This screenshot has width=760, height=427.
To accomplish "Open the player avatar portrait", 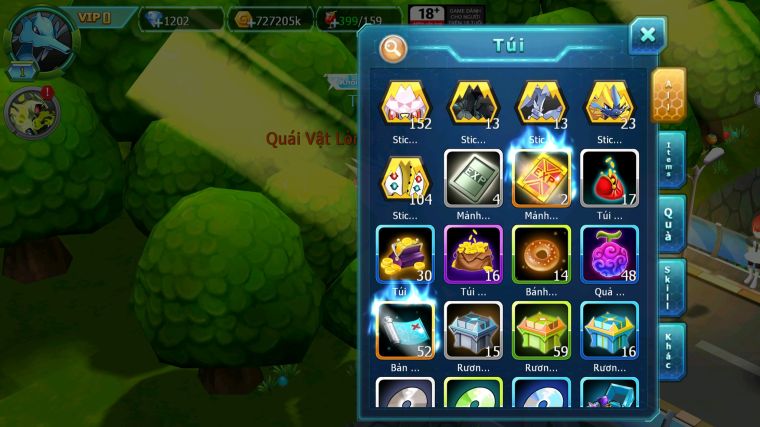I will [42, 37].
